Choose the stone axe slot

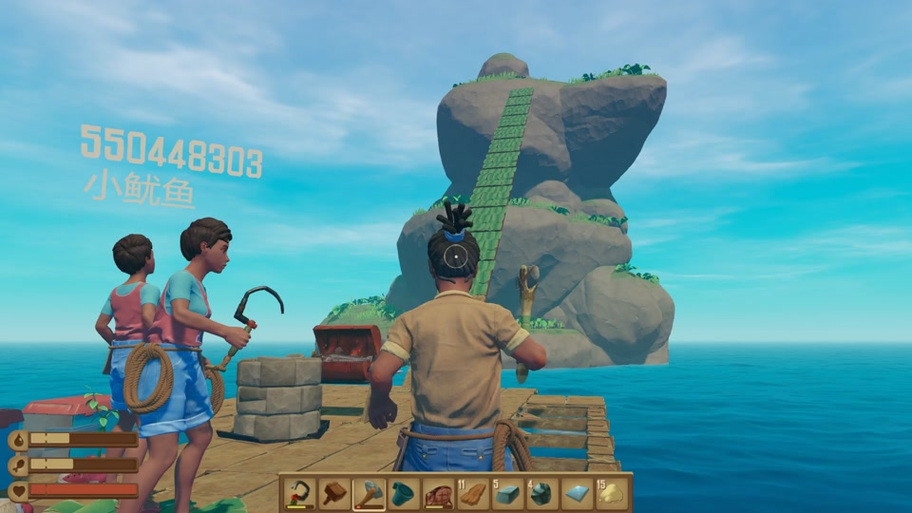pos(368,493)
